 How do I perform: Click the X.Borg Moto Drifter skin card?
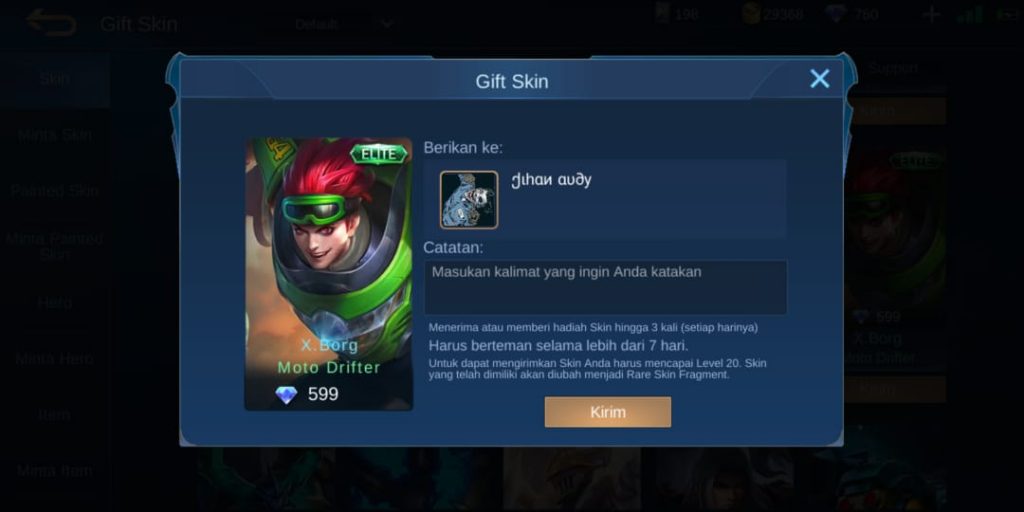(329, 273)
